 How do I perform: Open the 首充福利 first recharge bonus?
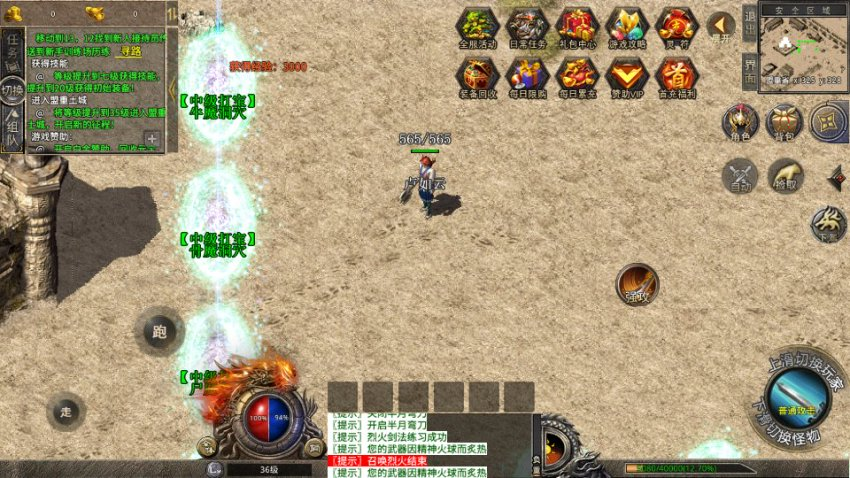tap(677, 77)
